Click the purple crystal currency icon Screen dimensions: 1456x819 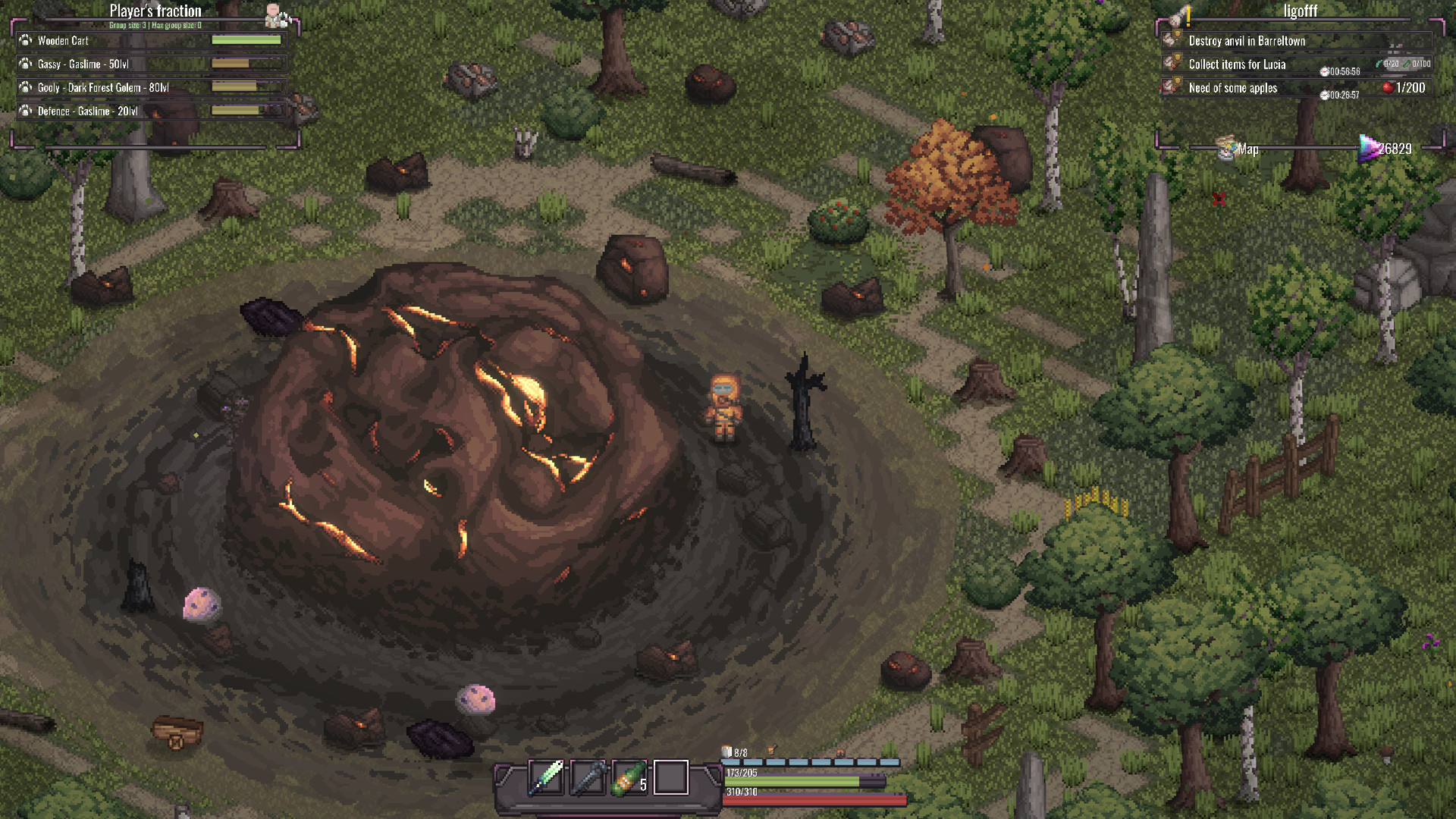1368,148
